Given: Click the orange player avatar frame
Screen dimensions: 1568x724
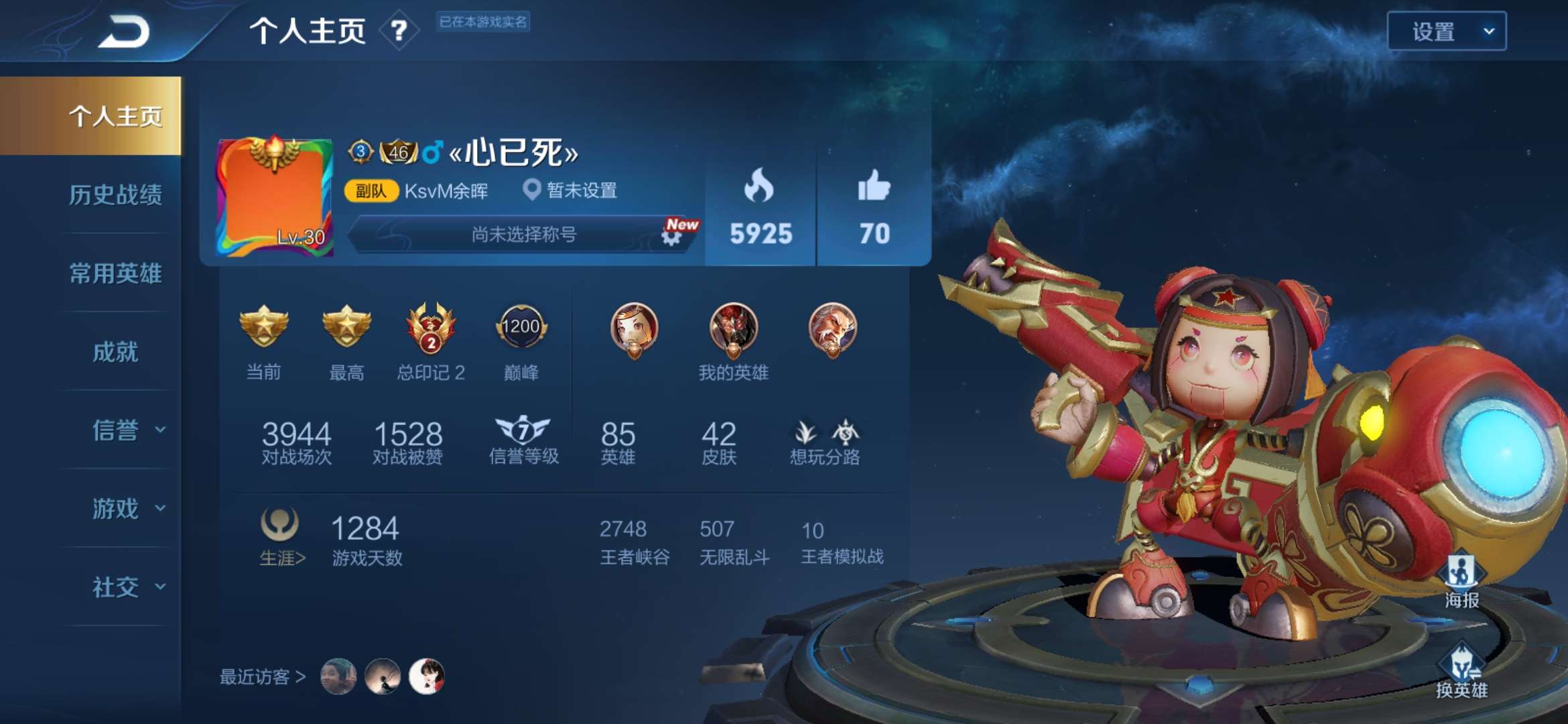Looking at the screenshot, I should click(x=275, y=197).
